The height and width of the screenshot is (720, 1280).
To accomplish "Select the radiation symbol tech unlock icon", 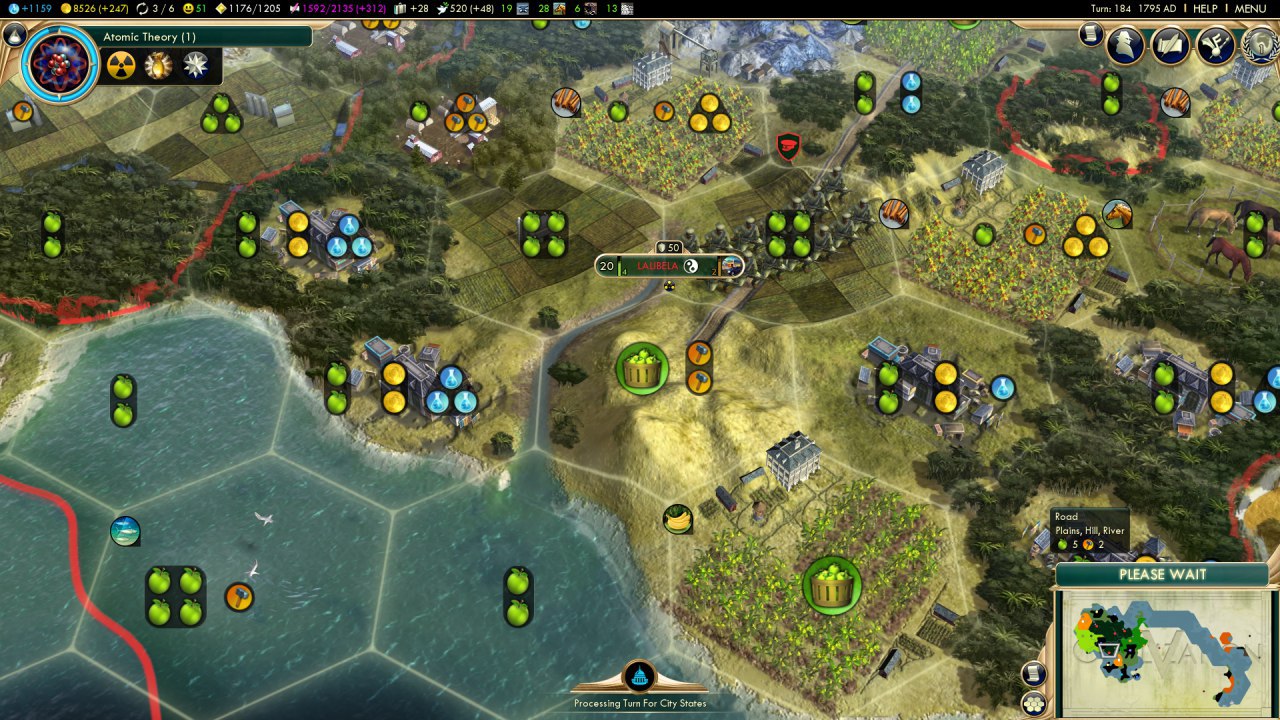I will (121, 66).
